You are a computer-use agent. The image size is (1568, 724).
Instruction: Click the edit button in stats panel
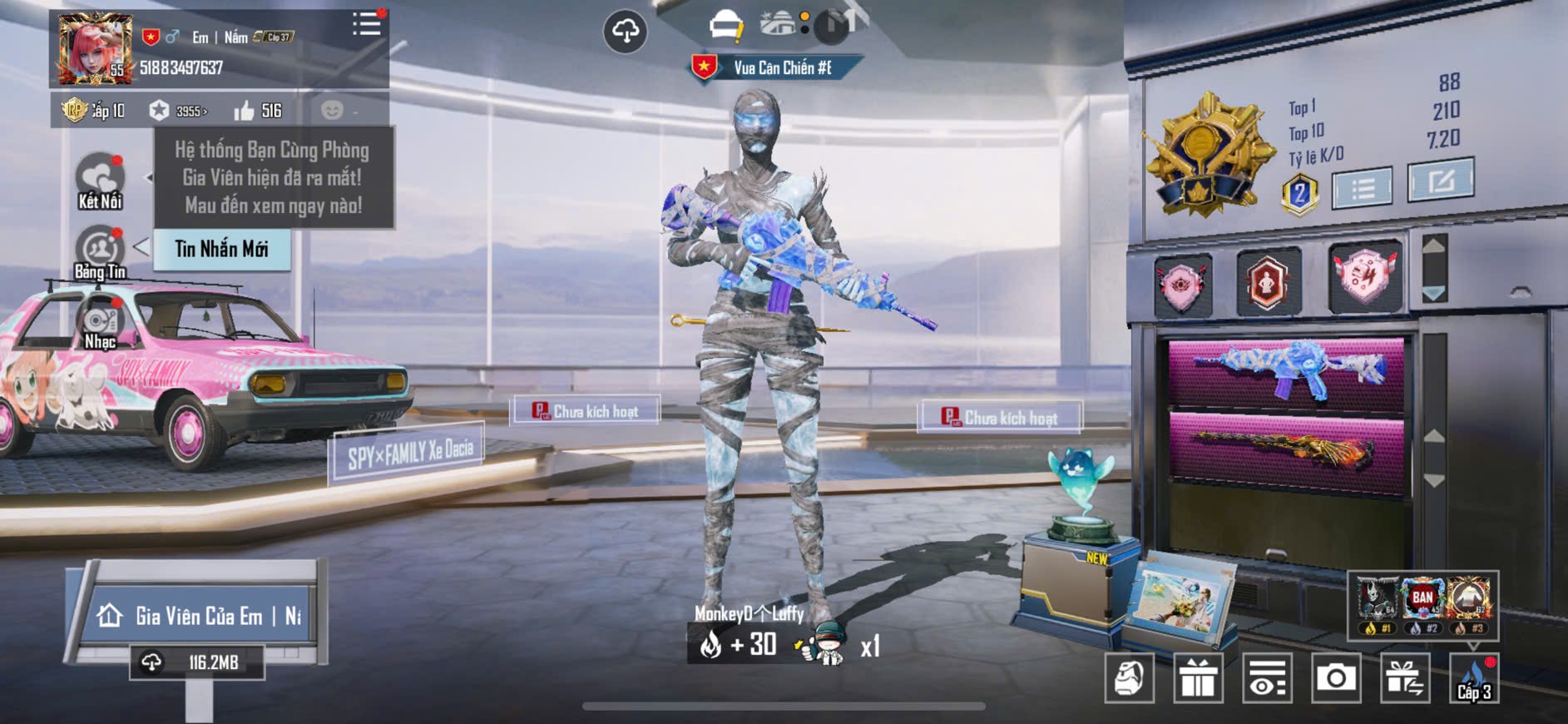click(1440, 180)
